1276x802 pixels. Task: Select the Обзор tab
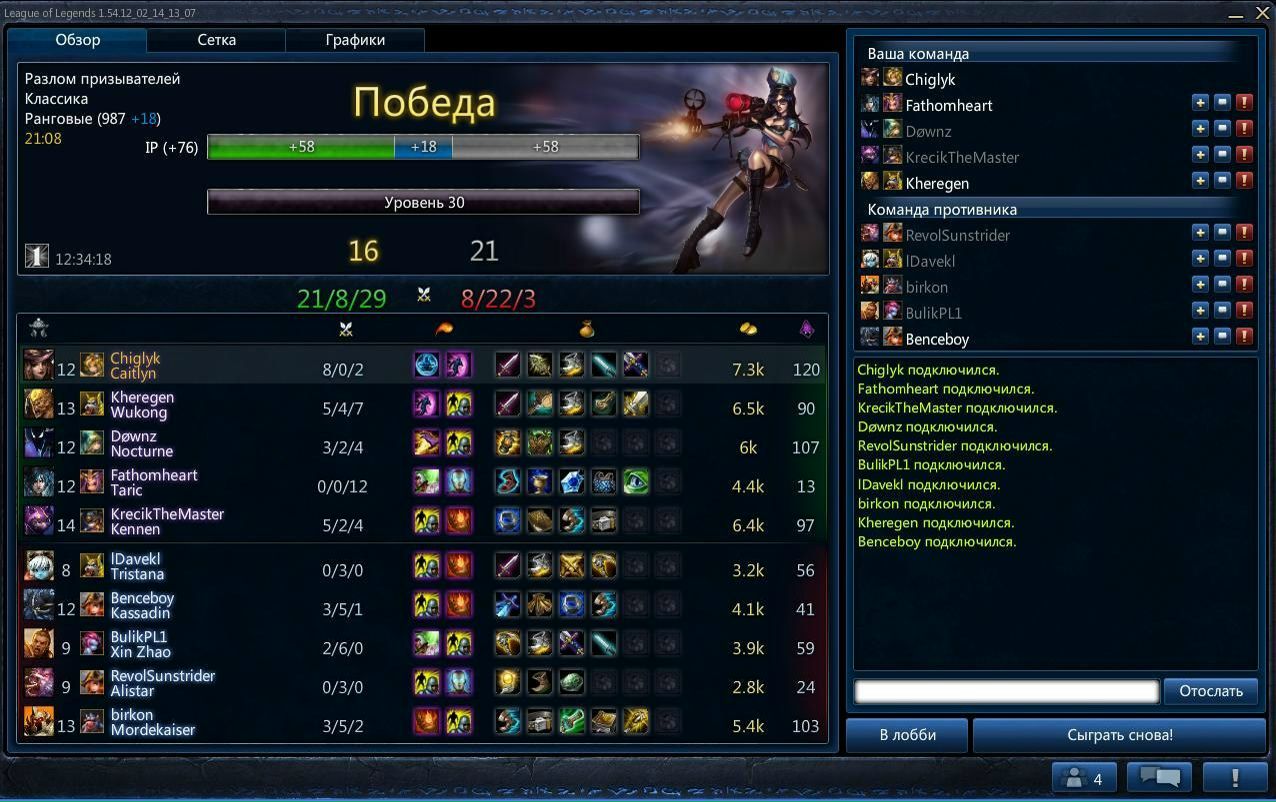coord(78,40)
